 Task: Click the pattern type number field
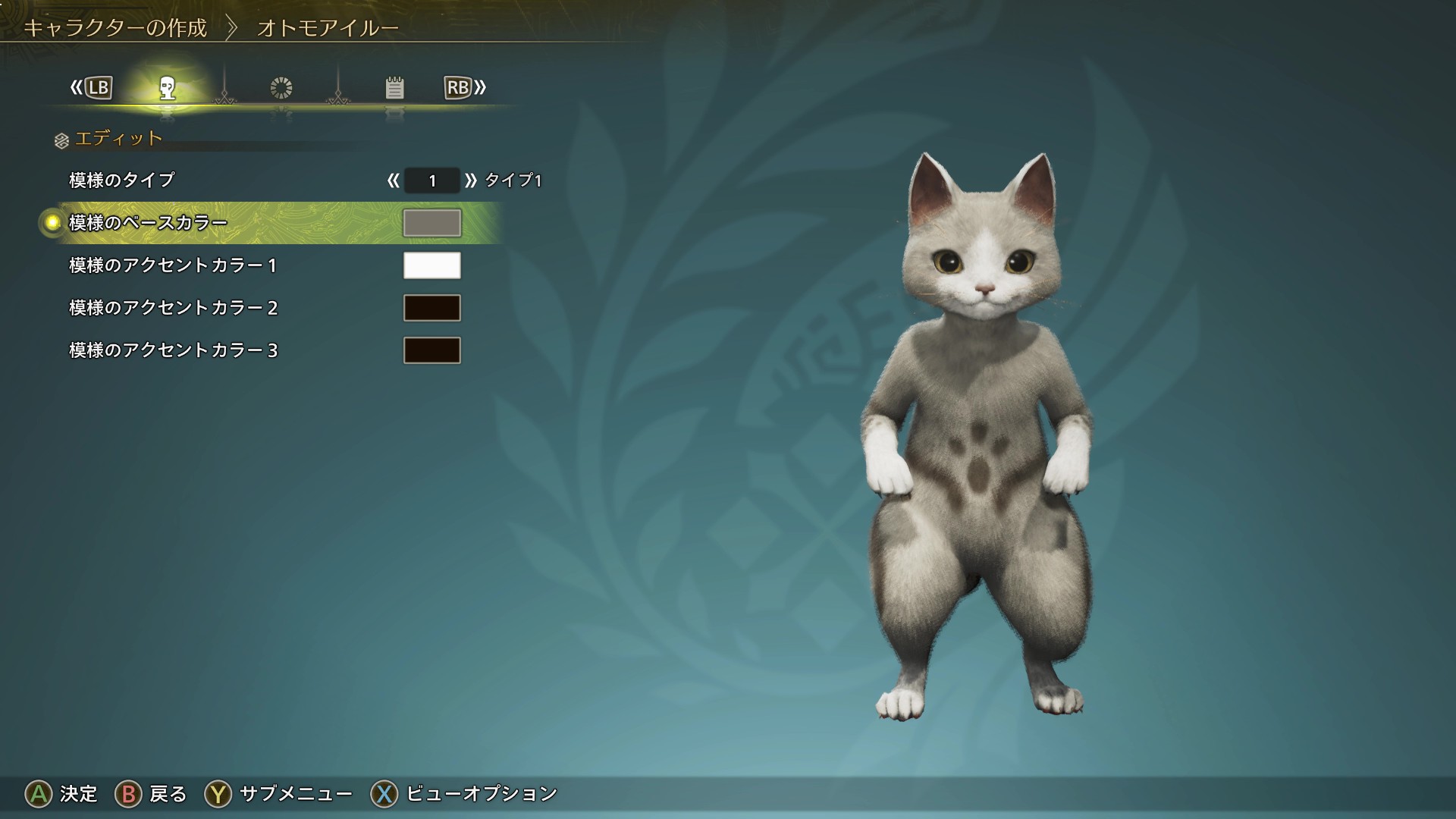point(431,180)
